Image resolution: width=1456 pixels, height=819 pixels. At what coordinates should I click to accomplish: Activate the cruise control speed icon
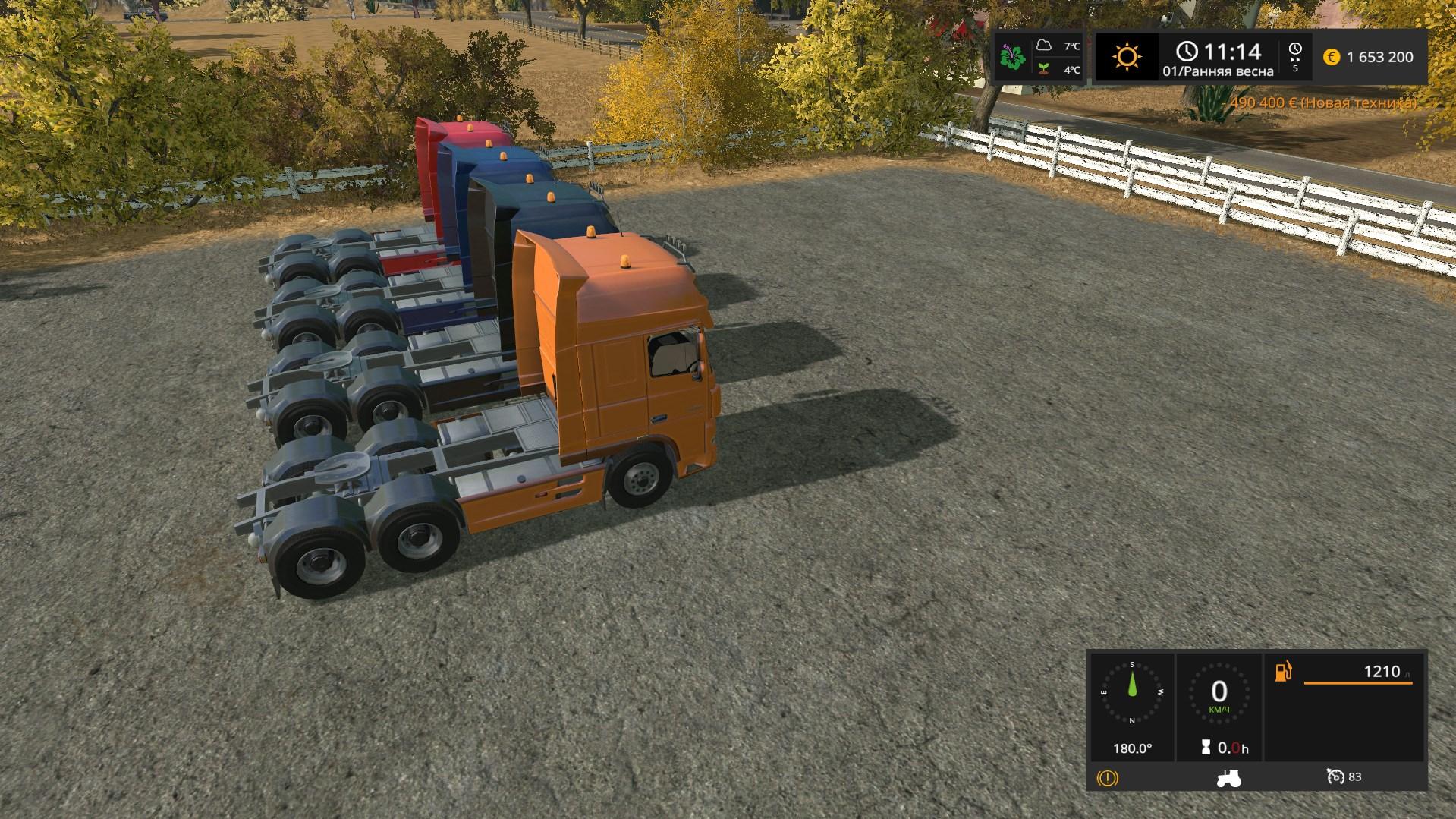coord(1335,776)
